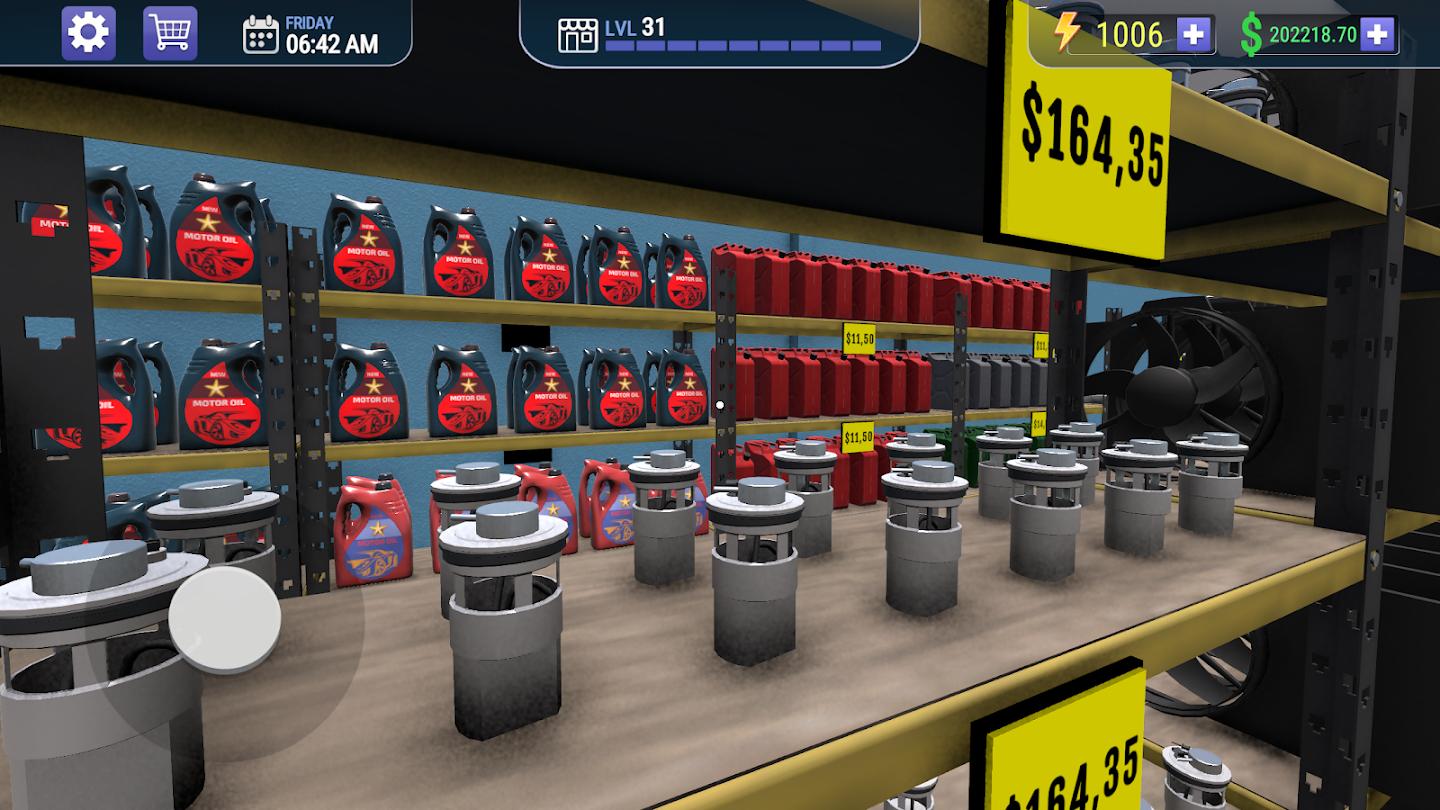Click the calendar icon showing Friday 06:42 AM

[262, 34]
